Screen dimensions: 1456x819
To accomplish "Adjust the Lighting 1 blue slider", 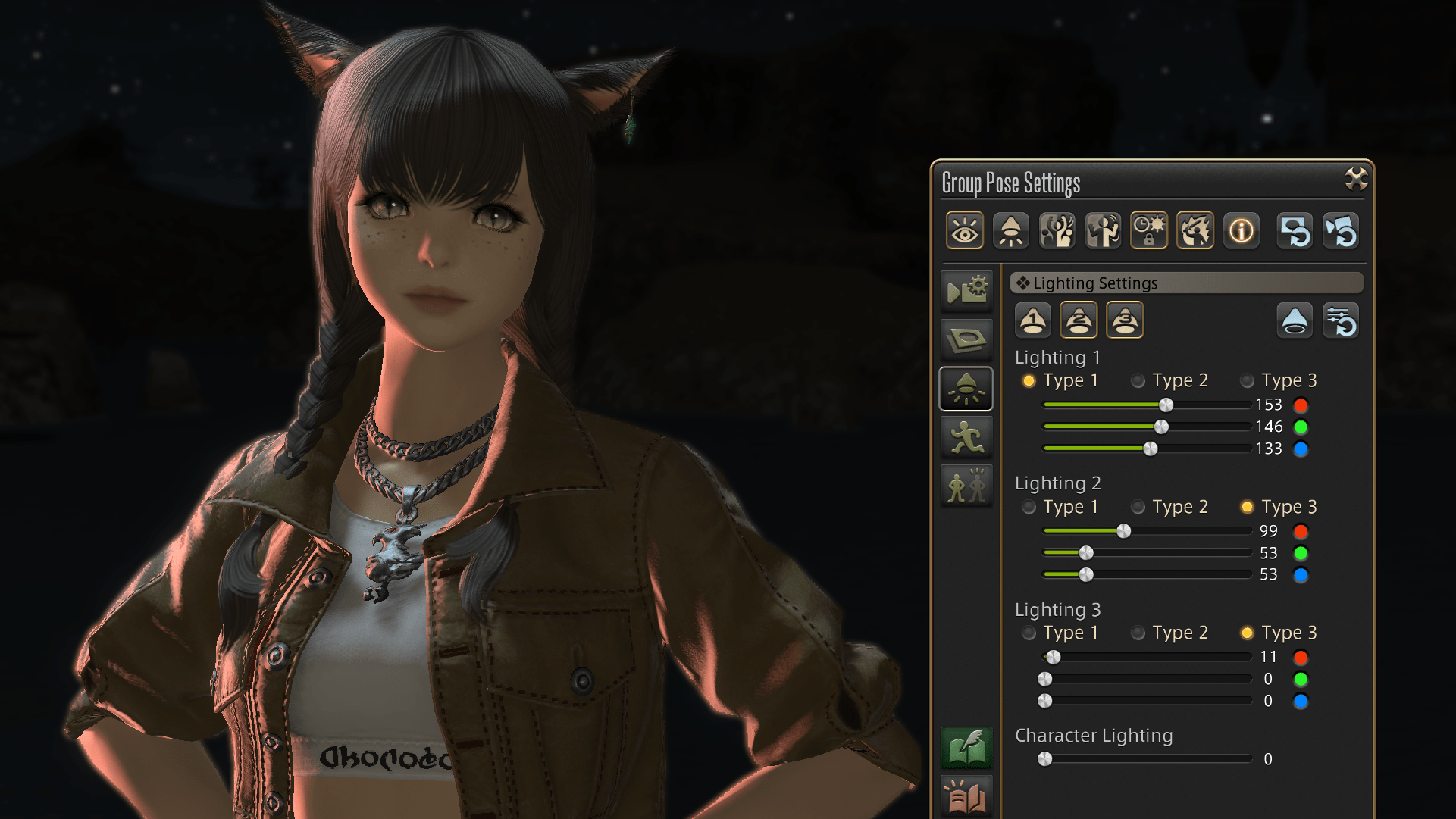I will [1150, 449].
